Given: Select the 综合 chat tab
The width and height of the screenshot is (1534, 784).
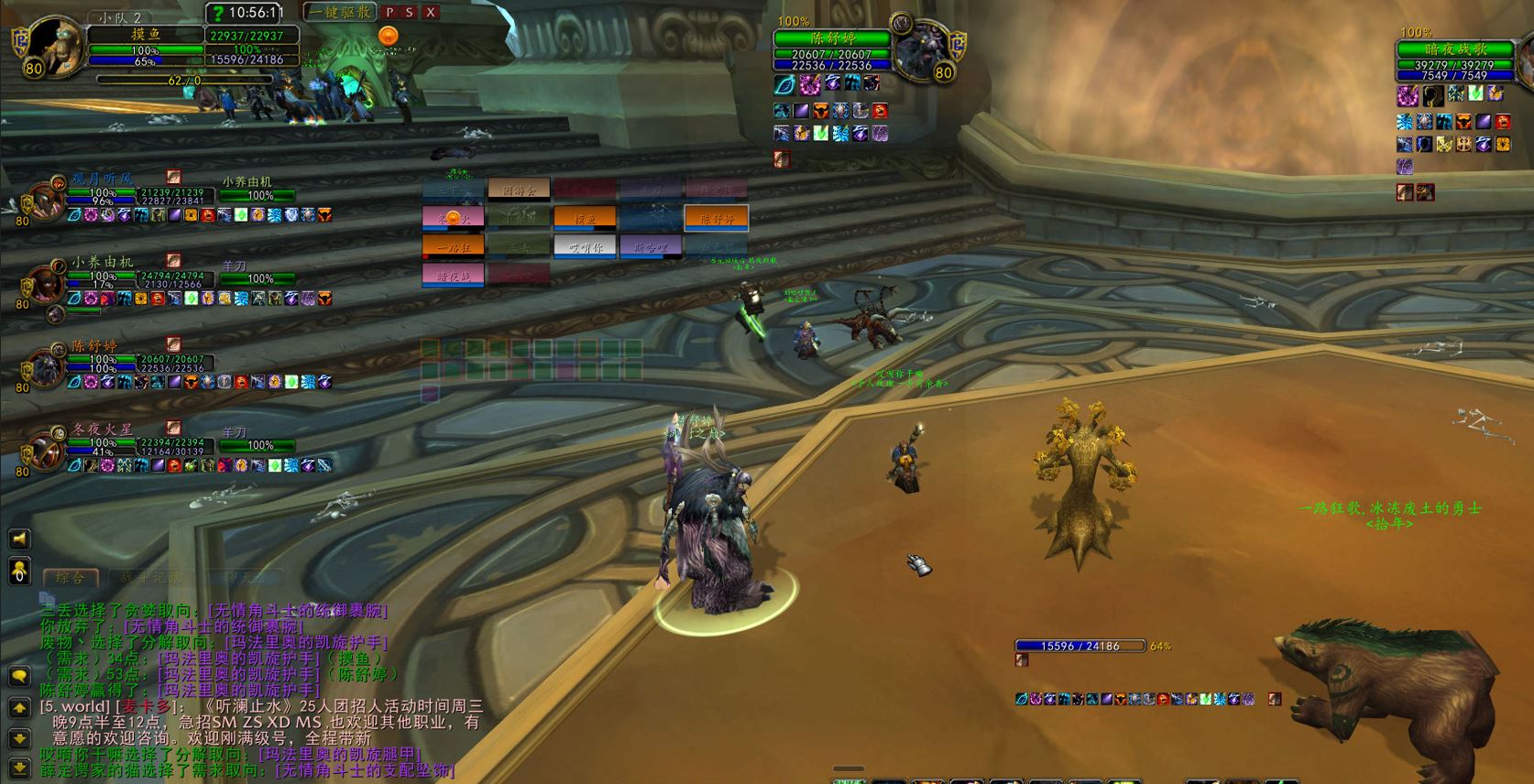Looking at the screenshot, I should [x=71, y=577].
